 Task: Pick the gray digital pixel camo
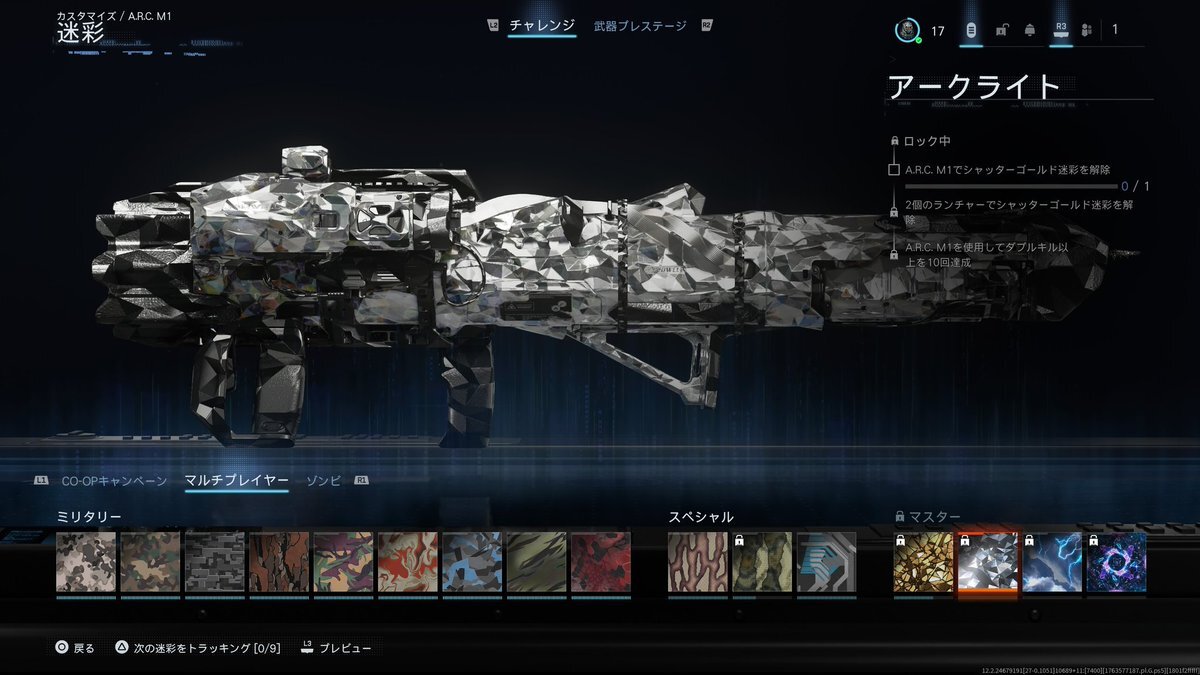coord(215,562)
